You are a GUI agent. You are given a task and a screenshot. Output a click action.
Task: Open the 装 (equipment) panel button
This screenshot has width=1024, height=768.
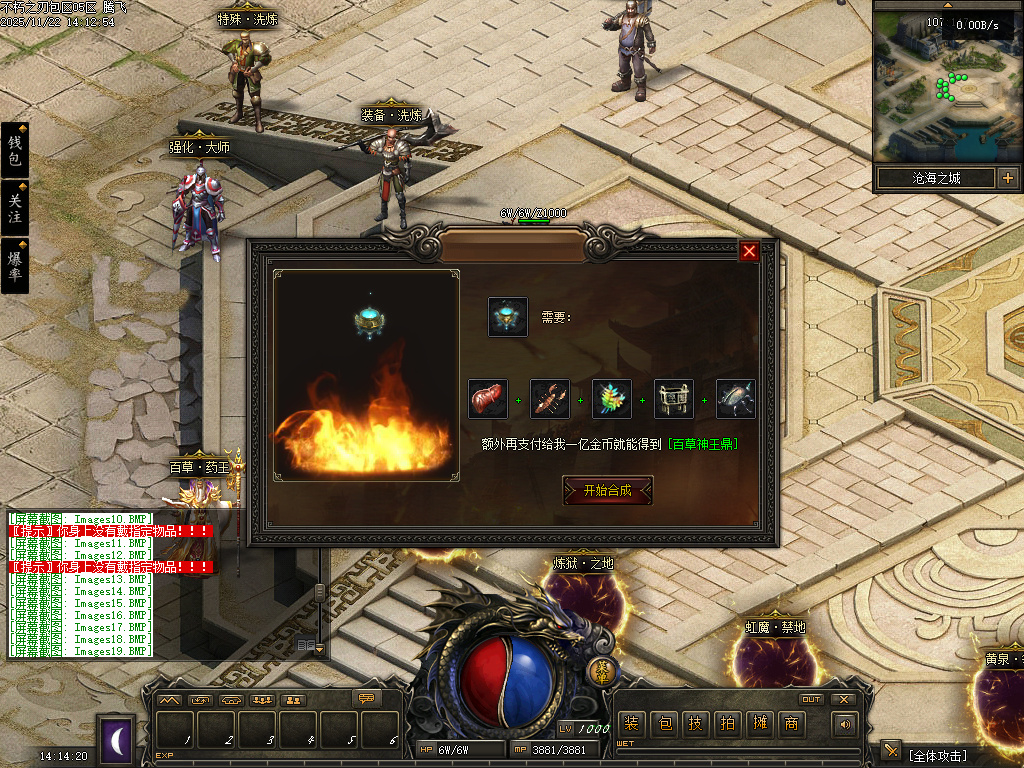(x=631, y=724)
